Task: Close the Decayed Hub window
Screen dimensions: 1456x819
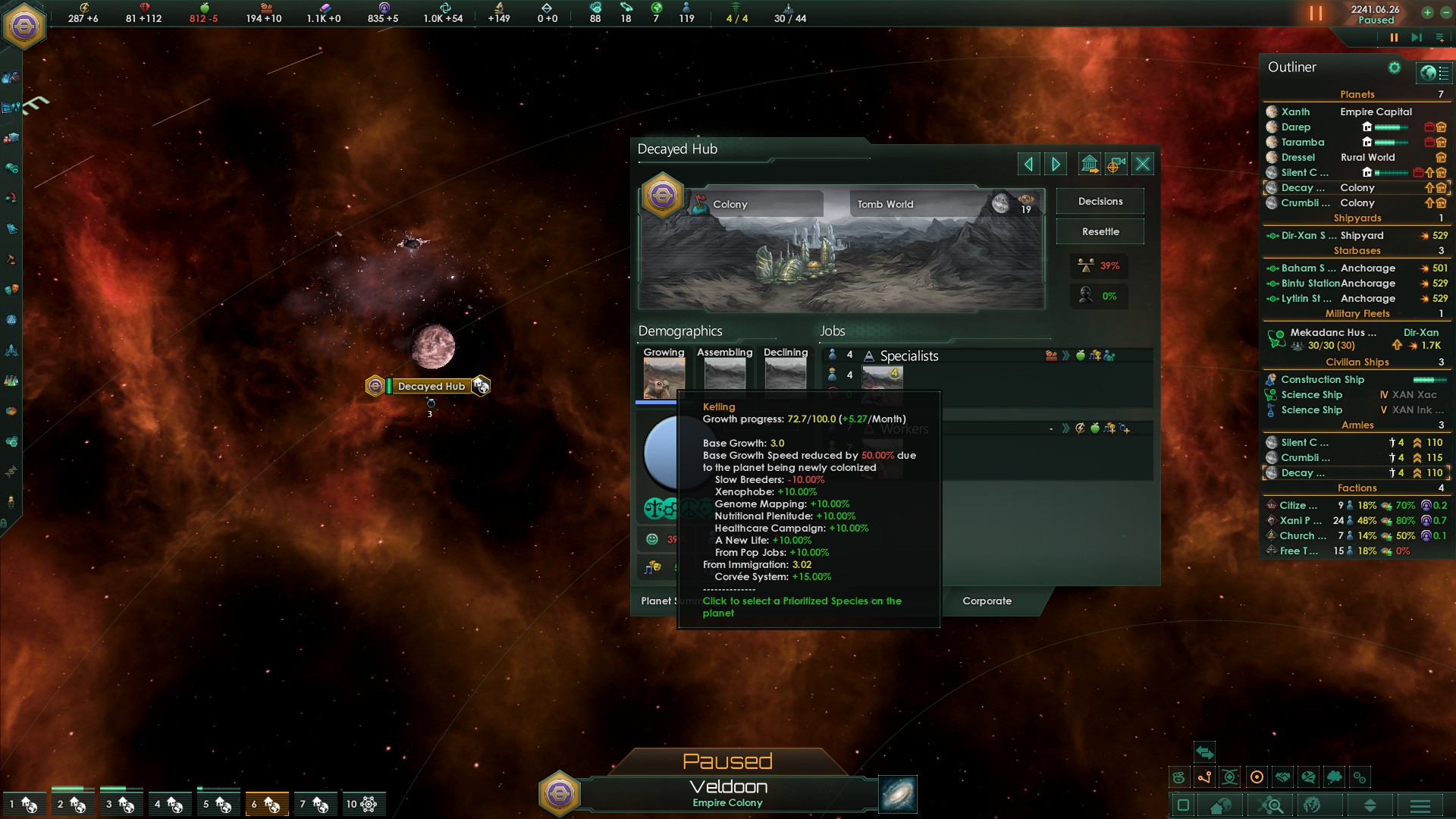Action: click(1143, 164)
